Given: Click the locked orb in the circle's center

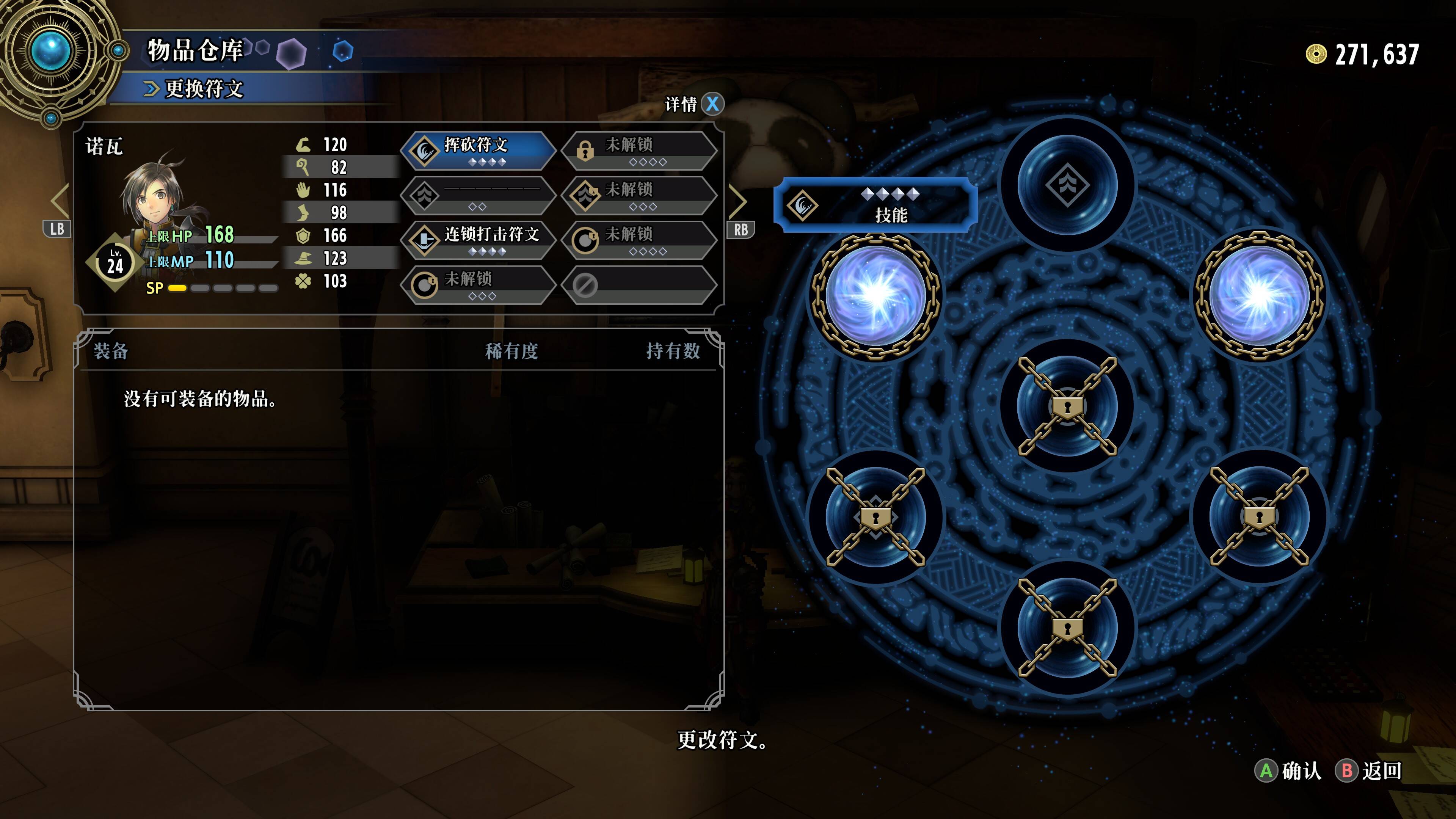Looking at the screenshot, I should coord(1067,406).
